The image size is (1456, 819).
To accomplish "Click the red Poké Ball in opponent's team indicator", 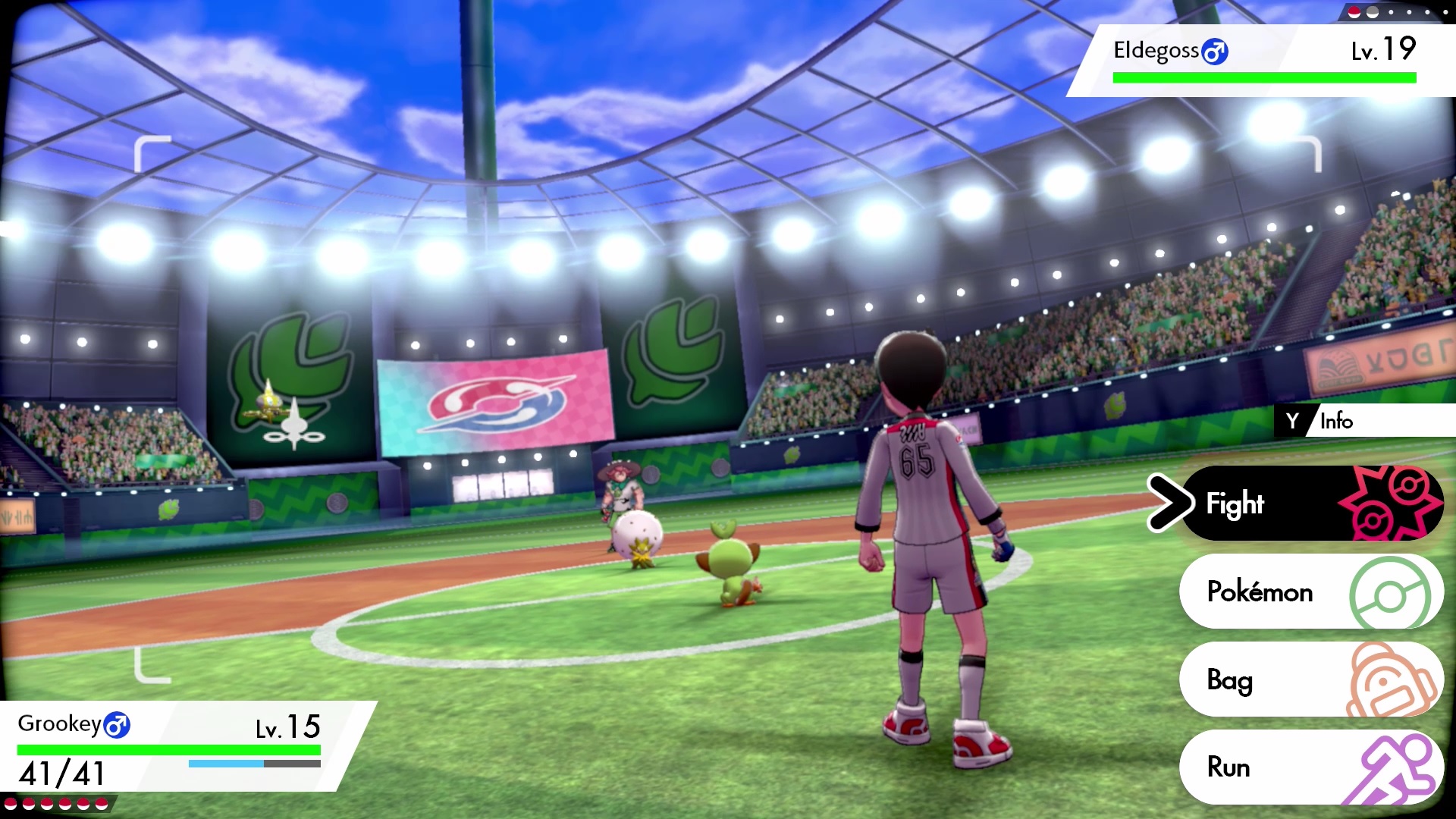I will (x=1354, y=11).
